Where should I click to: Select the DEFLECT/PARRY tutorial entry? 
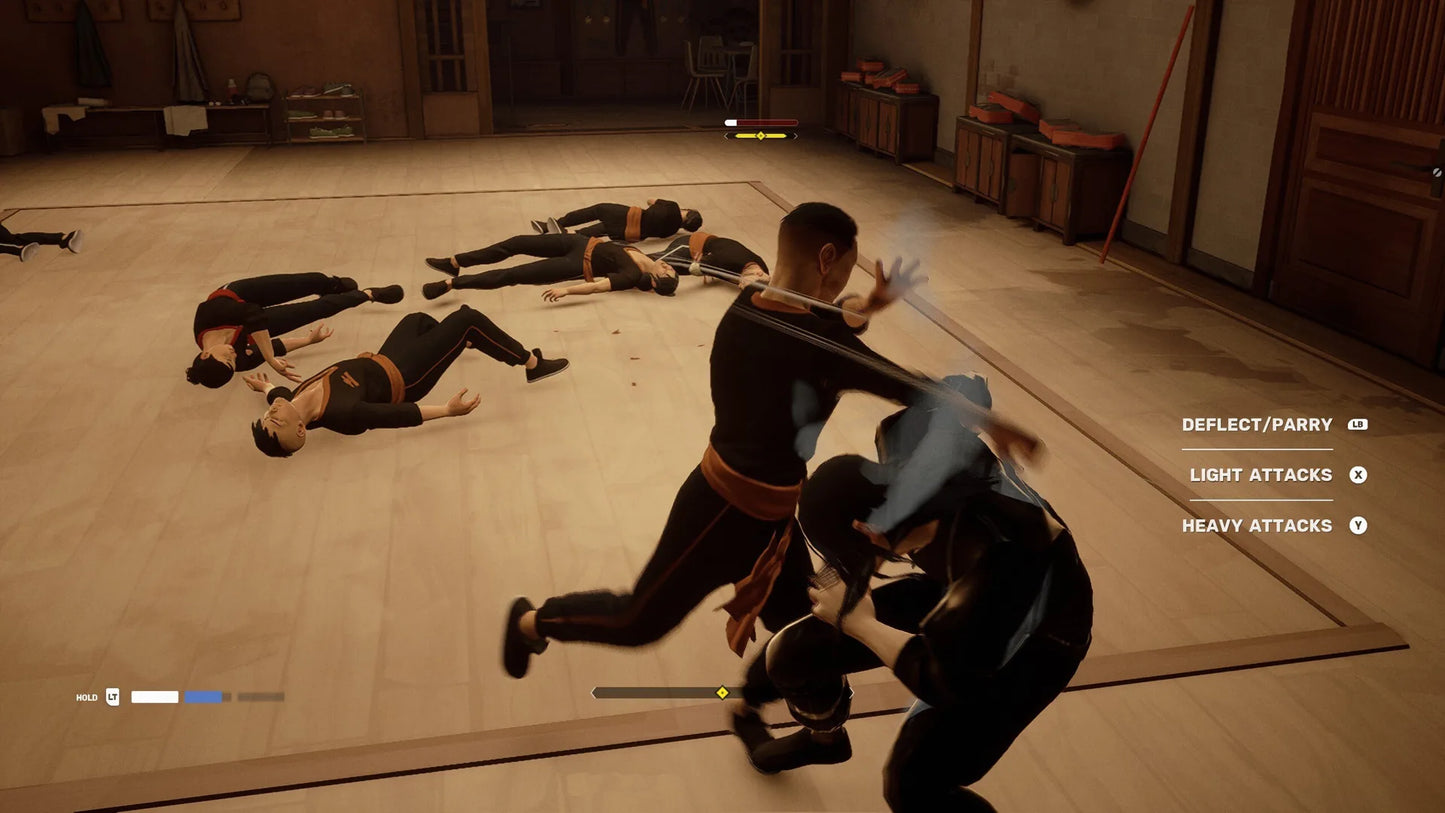pos(1258,423)
